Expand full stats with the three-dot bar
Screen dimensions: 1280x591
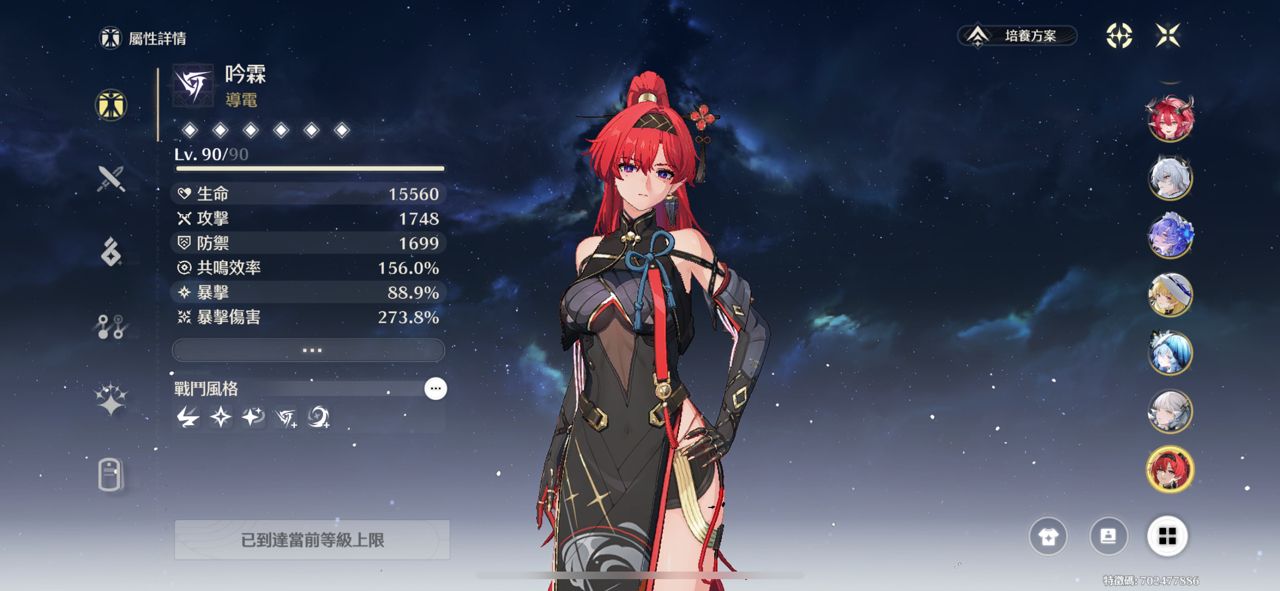click(x=308, y=350)
